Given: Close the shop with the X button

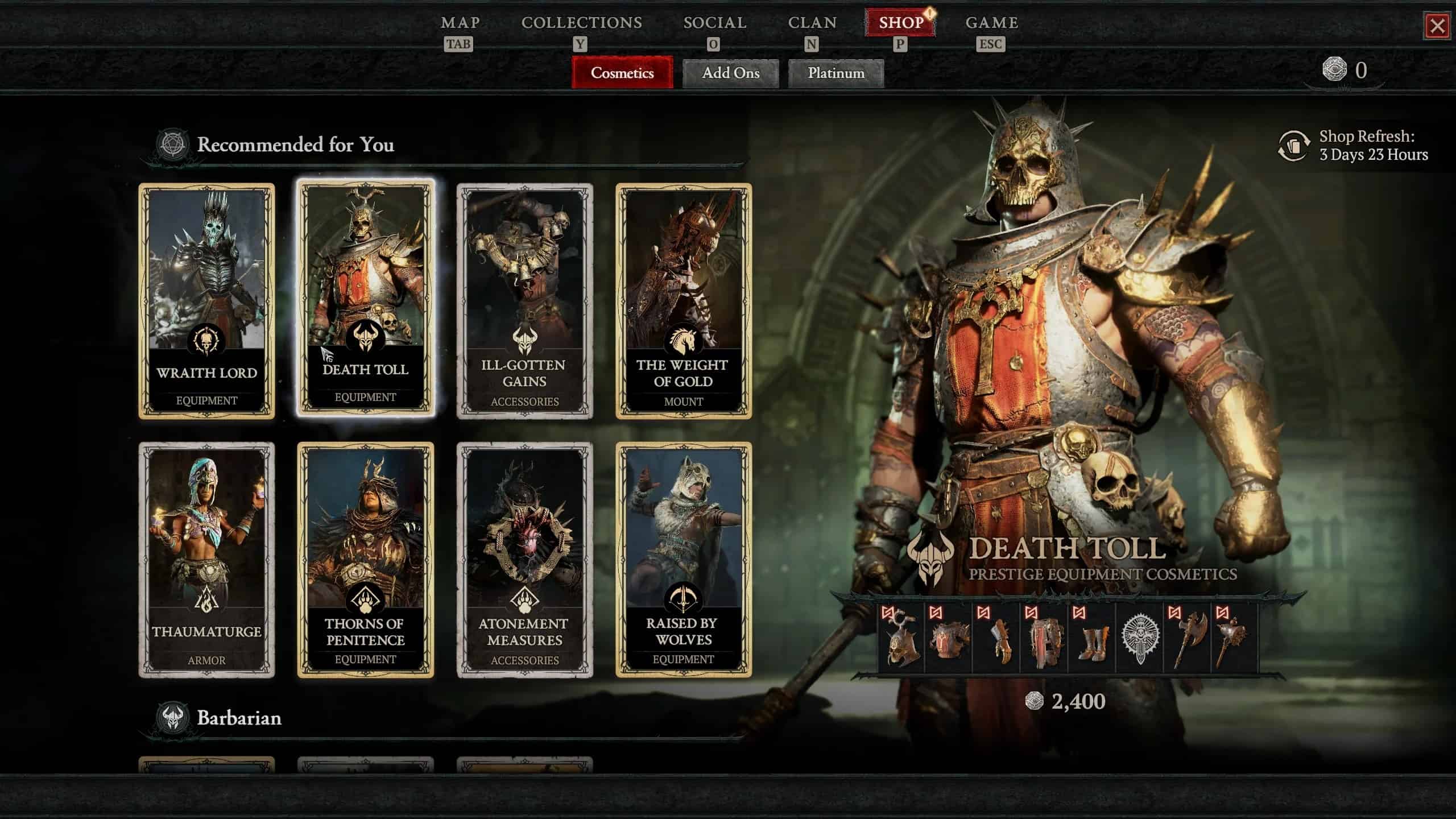Looking at the screenshot, I should coord(1439,26).
